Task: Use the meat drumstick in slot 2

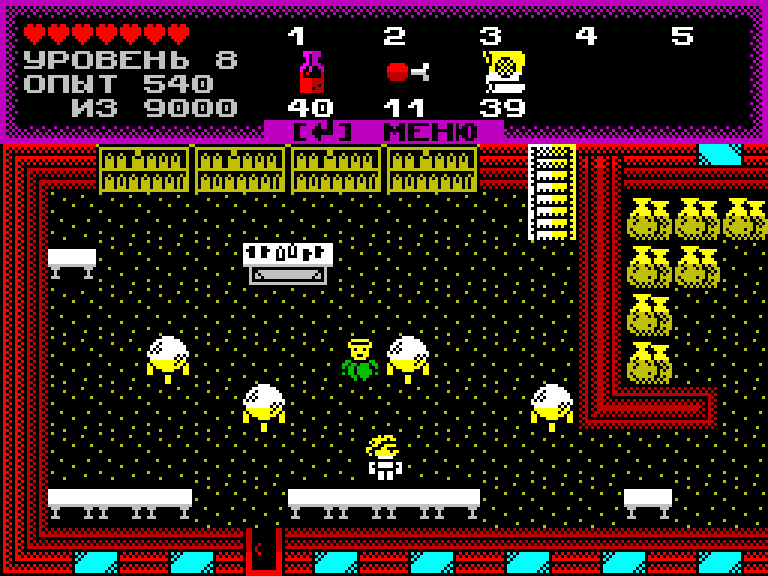Action: [406, 72]
